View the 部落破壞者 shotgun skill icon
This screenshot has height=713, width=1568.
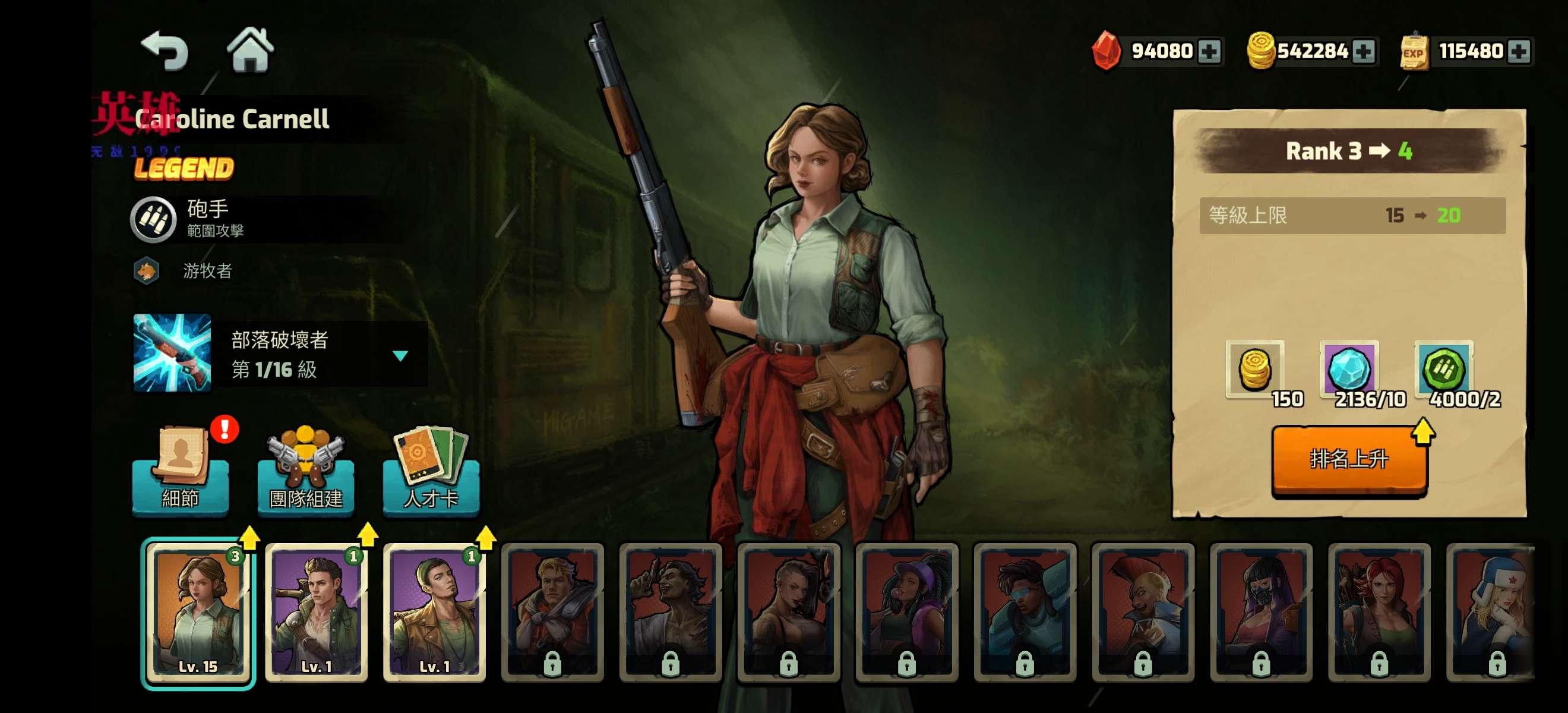[172, 352]
